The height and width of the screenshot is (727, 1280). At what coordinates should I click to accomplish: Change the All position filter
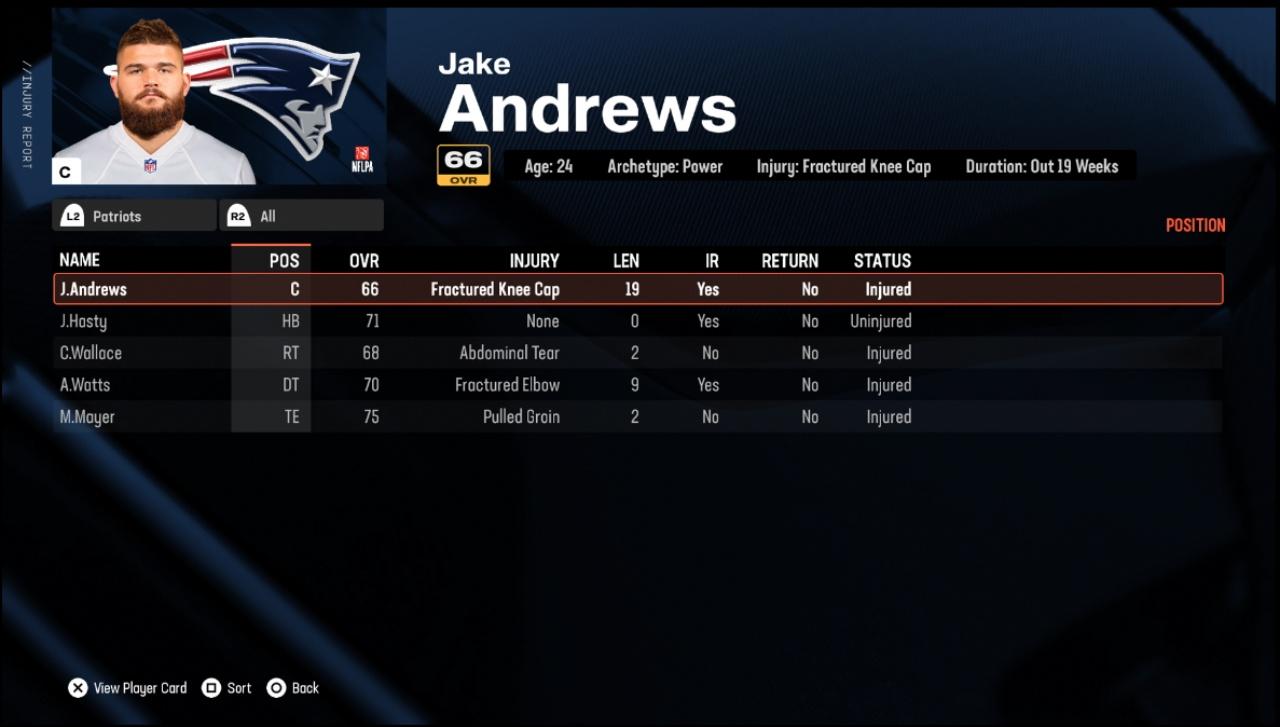[x=301, y=216]
